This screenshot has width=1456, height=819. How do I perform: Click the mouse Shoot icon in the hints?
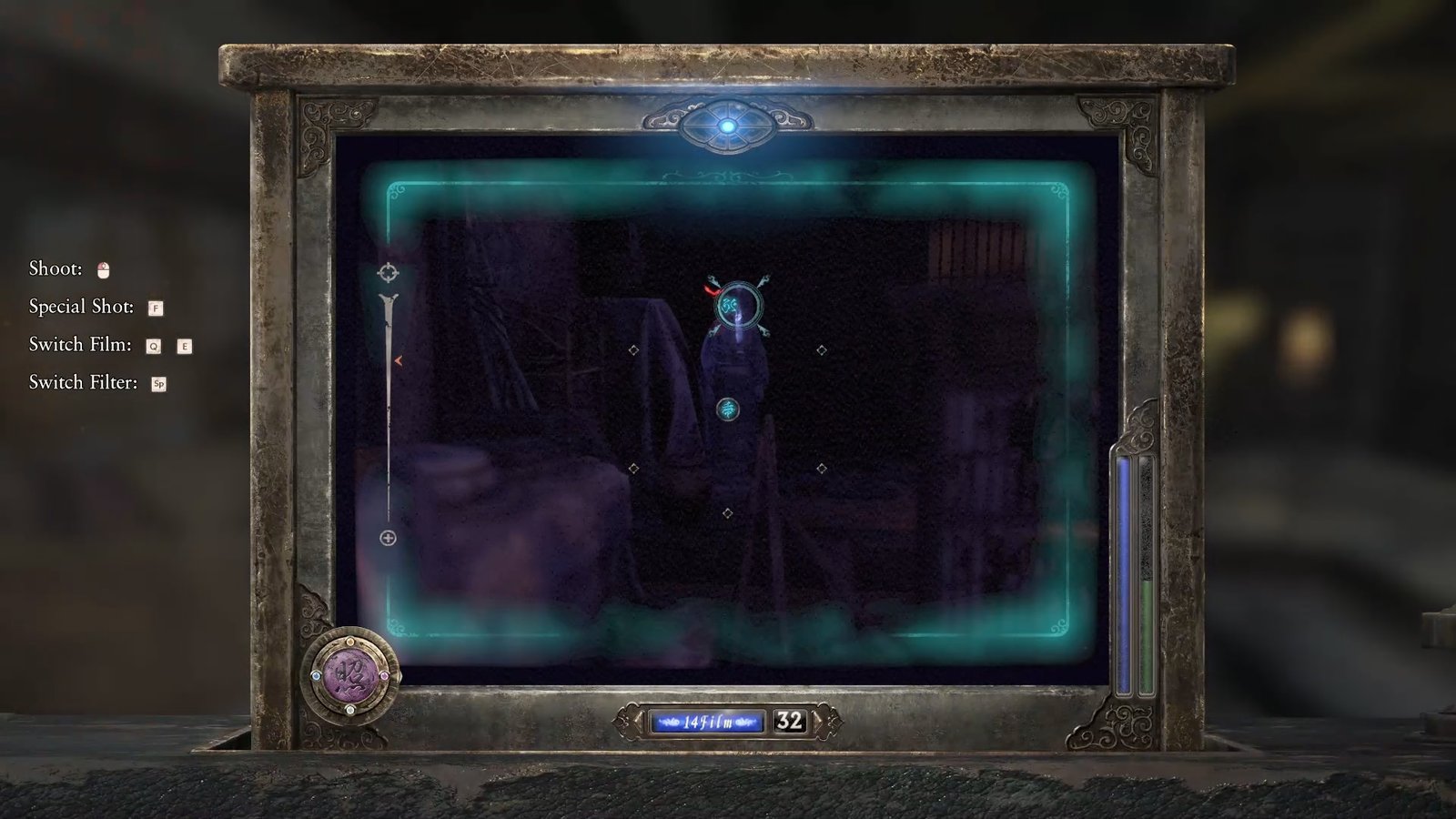click(x=103, y=268)
